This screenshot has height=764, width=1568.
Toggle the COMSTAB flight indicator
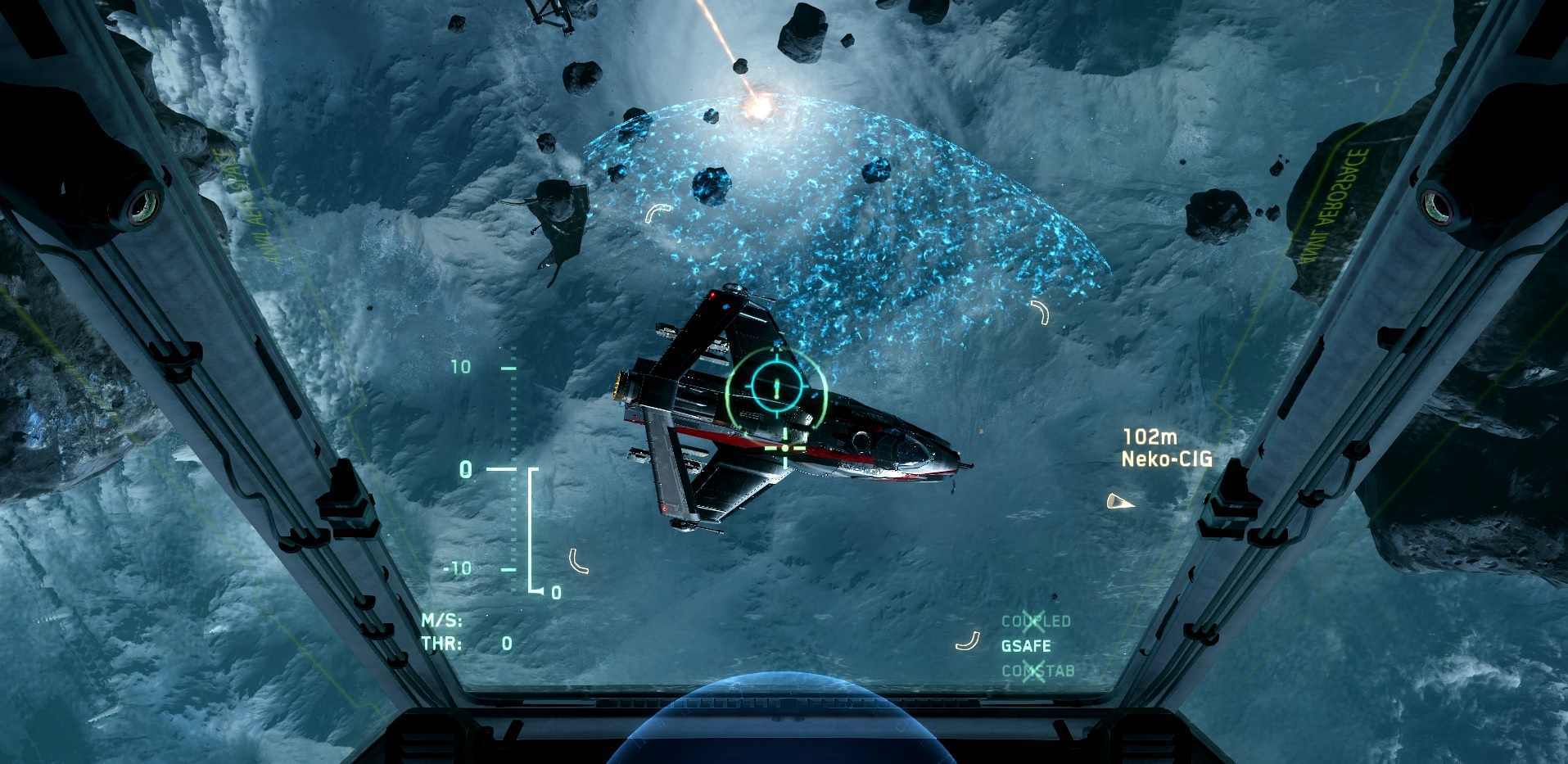pos(1037,671)
